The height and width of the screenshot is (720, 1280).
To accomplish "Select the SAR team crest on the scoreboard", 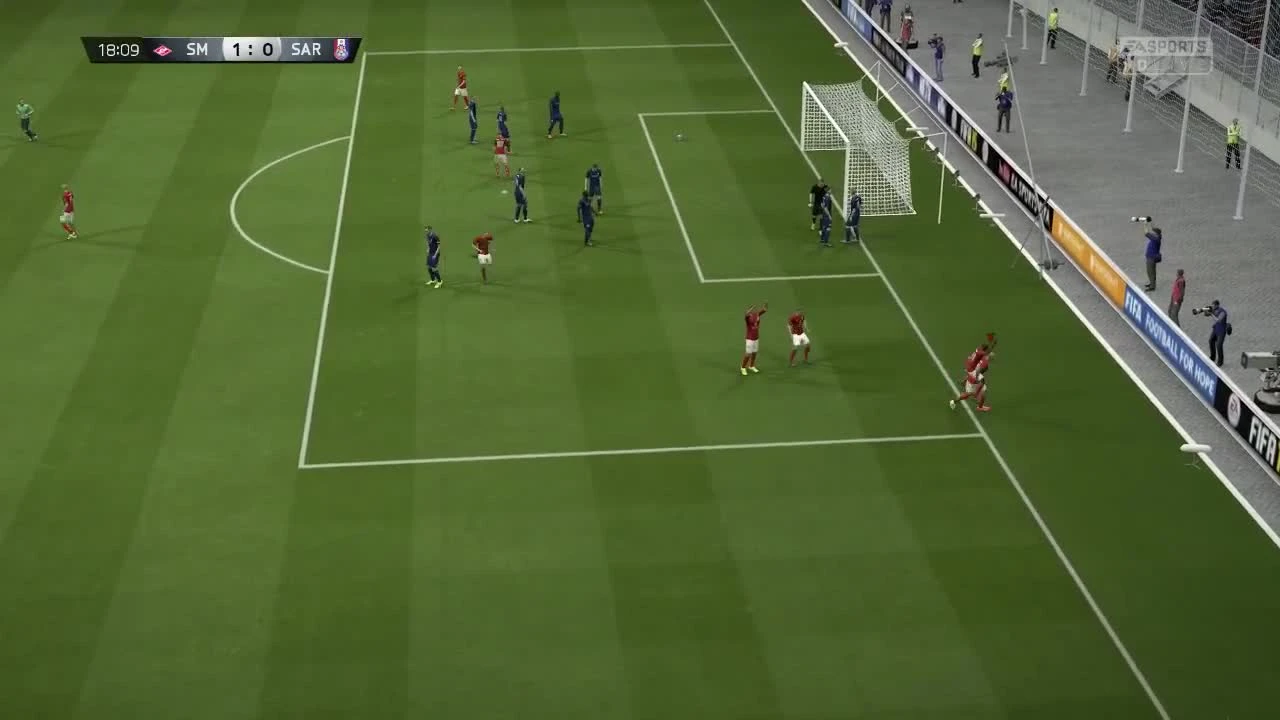I will 342,50.
